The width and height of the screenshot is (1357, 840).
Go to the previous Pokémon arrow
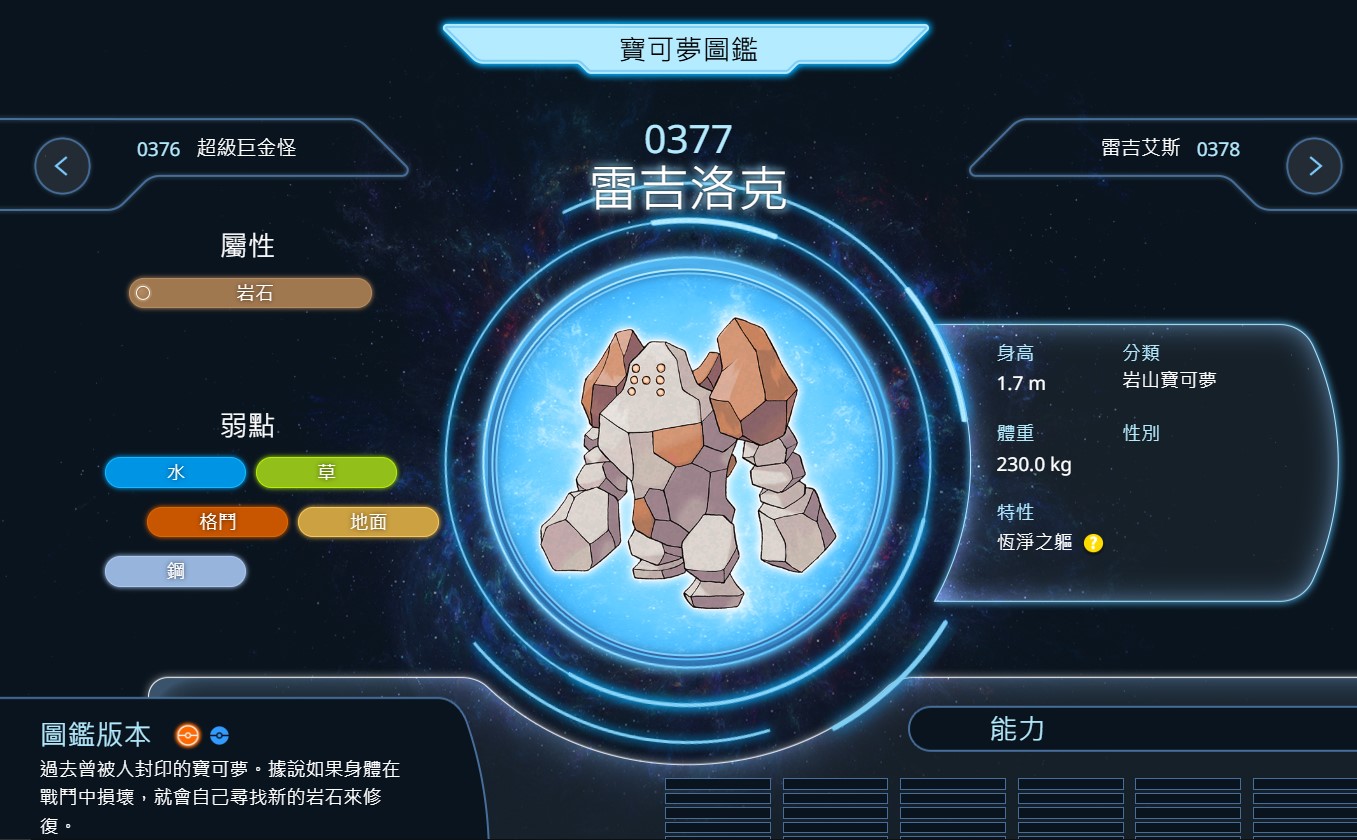point(62,166)
